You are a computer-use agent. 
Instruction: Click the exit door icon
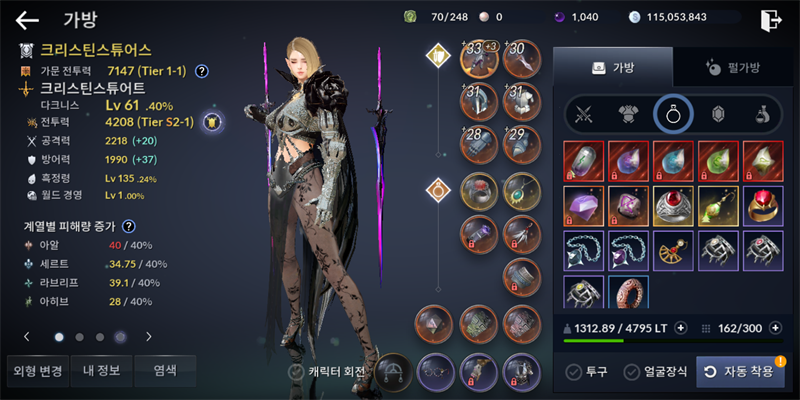click(770, 20)
